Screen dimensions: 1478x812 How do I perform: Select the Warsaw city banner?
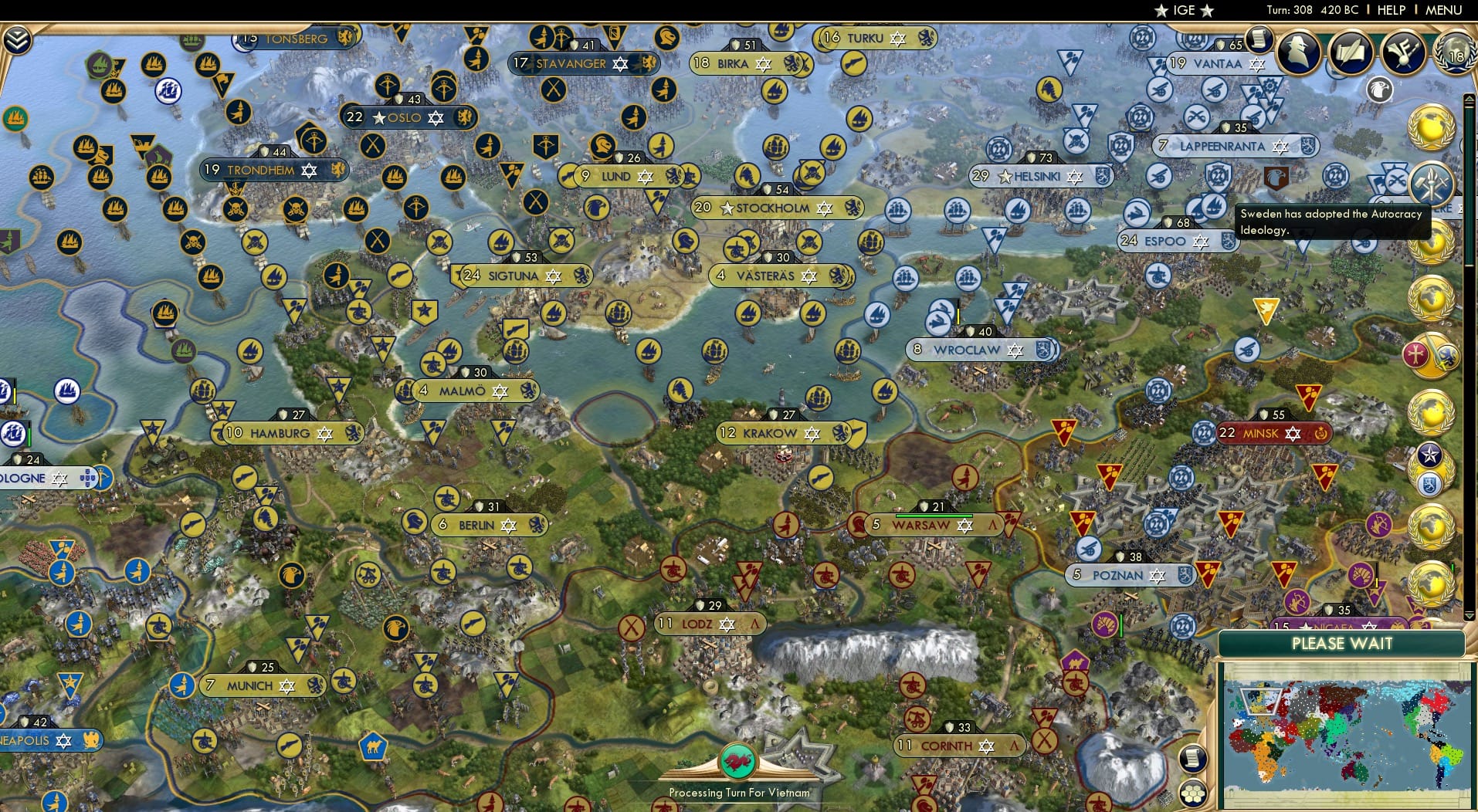pyautogui.click(x=924, y=524)
